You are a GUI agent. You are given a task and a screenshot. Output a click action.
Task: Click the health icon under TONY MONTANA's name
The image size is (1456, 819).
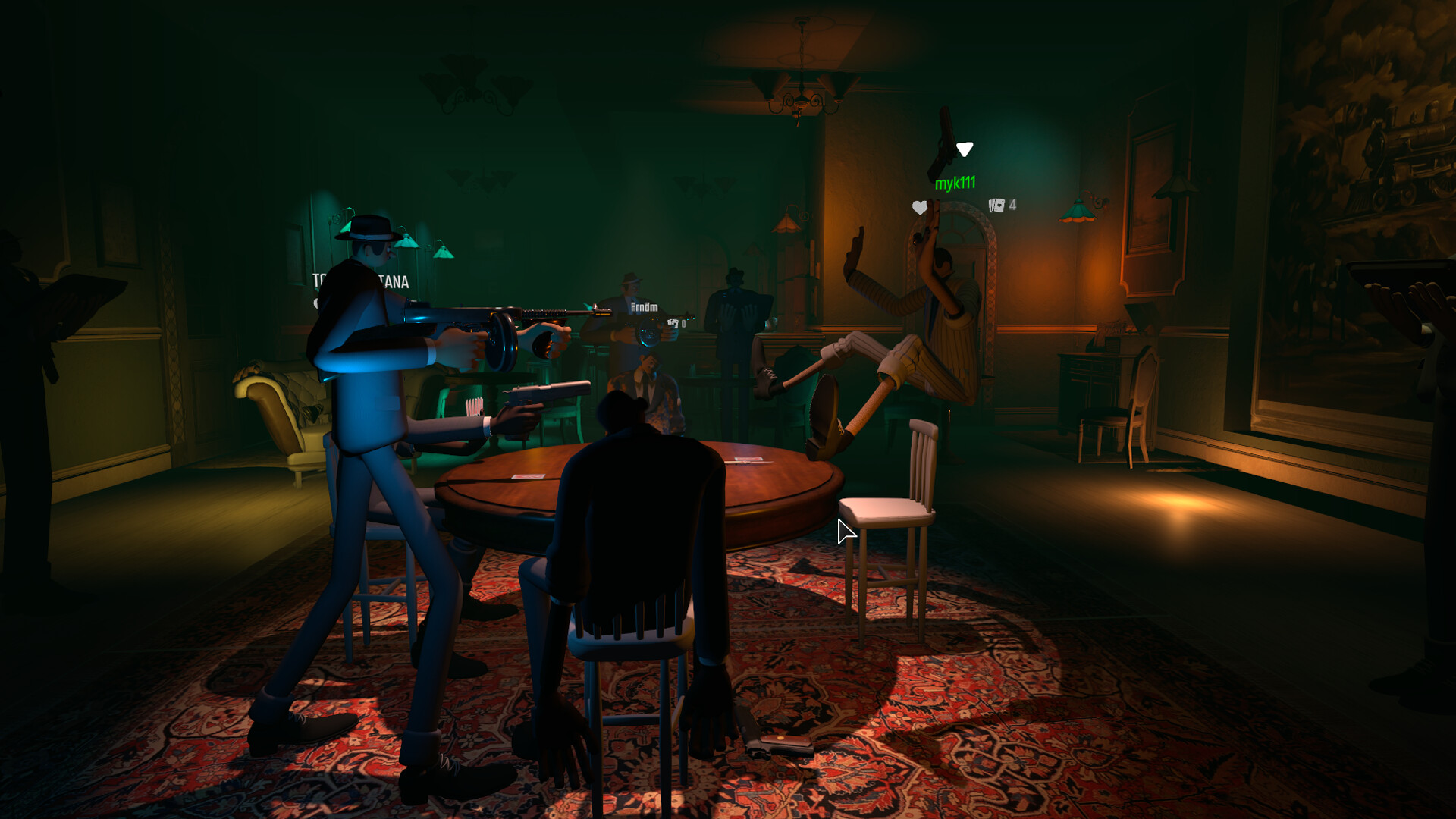(318, 303)
